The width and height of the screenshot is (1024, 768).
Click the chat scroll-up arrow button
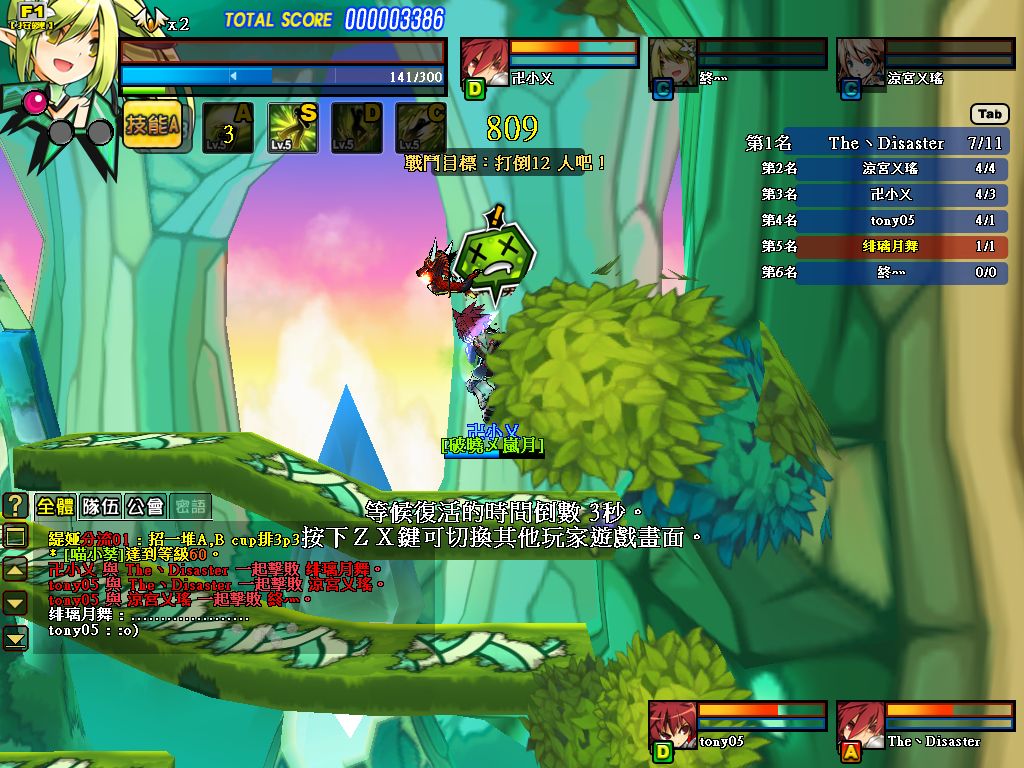(x=15, y=570)
